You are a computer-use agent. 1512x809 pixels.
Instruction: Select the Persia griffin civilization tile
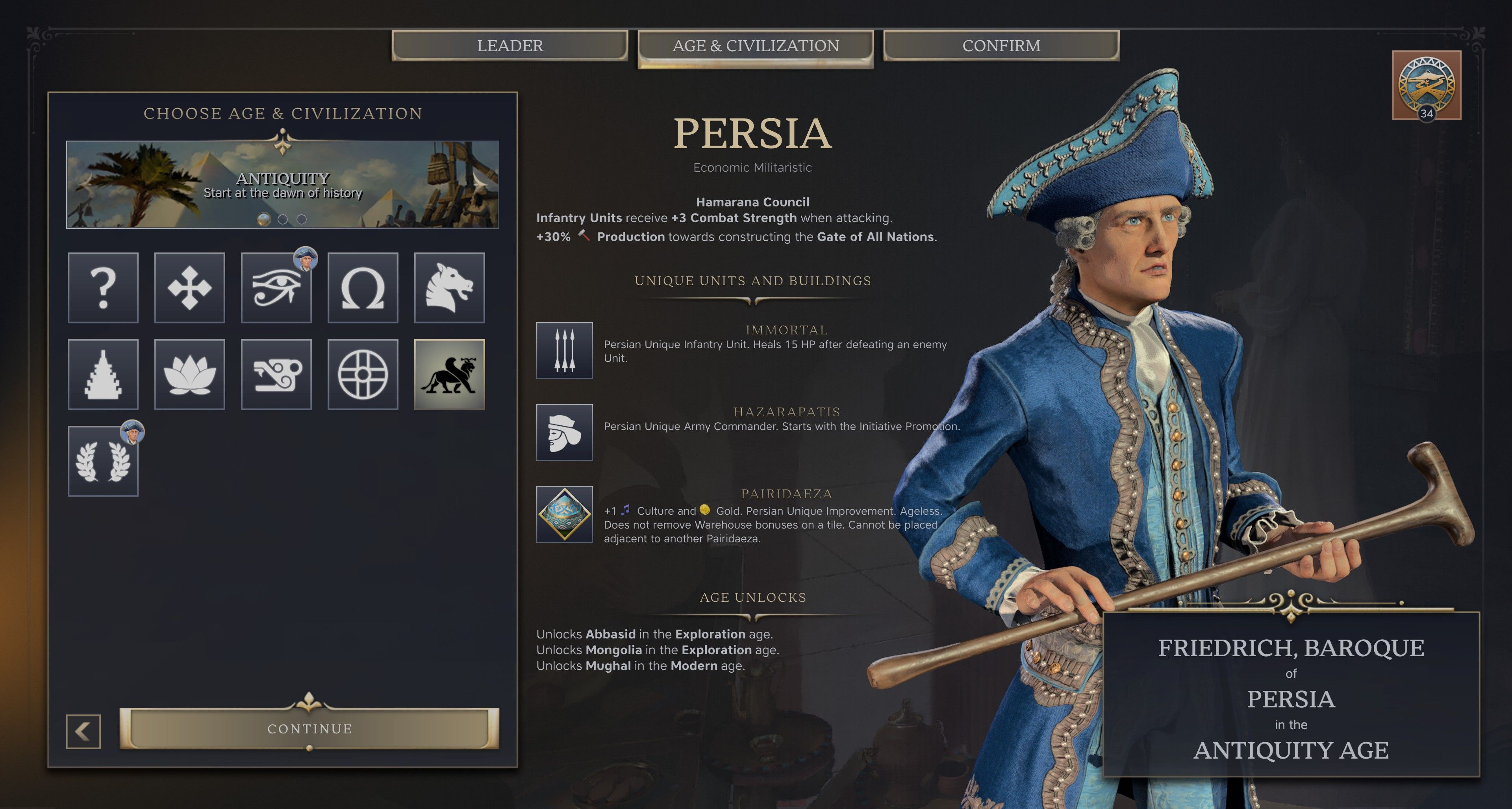pos(449,375)
